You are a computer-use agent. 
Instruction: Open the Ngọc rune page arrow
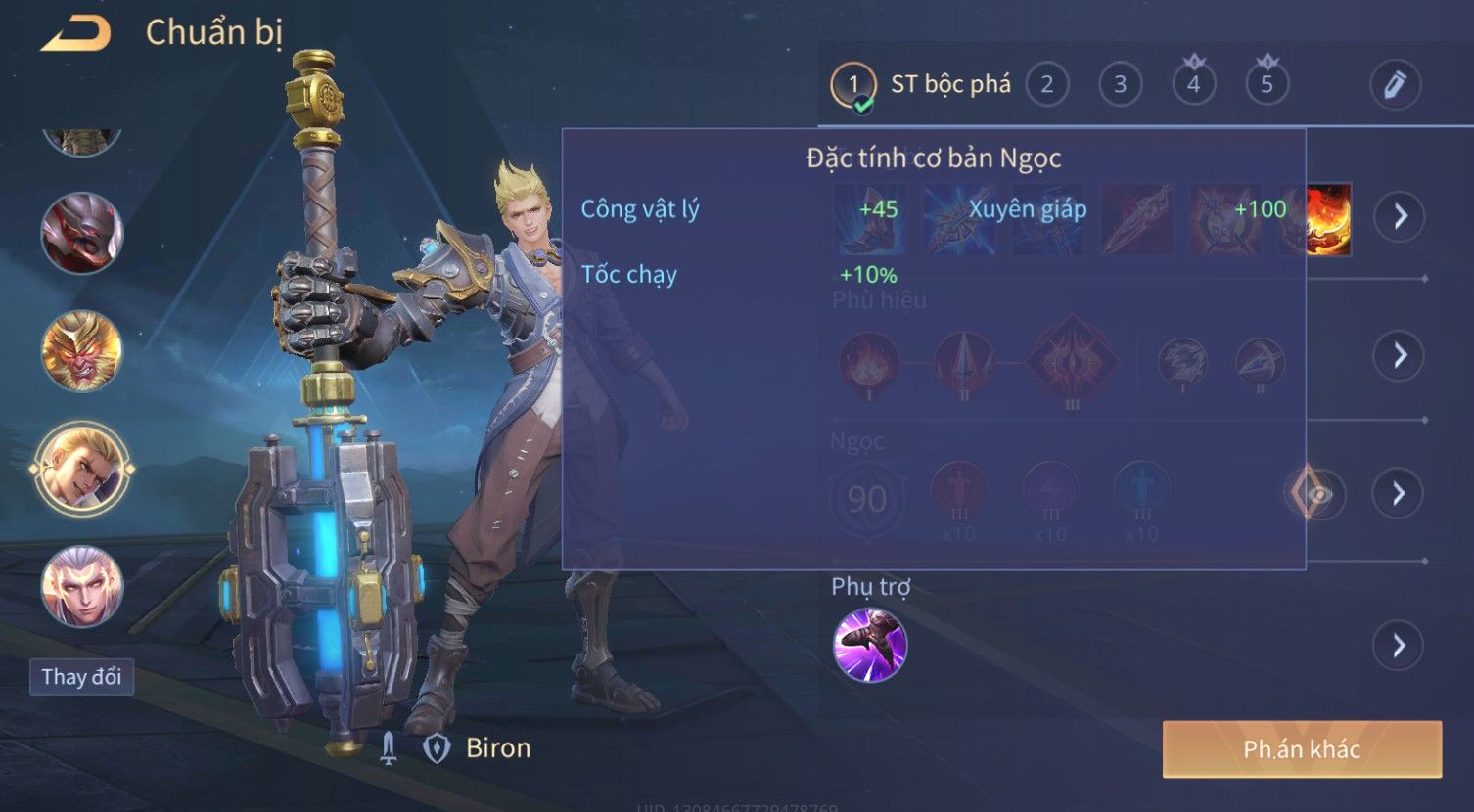[x=1398, y=493]
